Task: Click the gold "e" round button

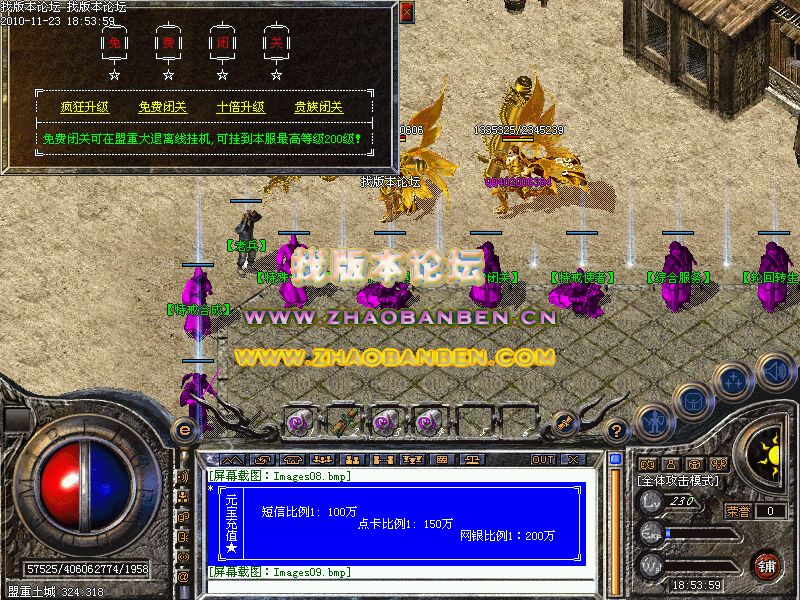Action: click(183, 428)
